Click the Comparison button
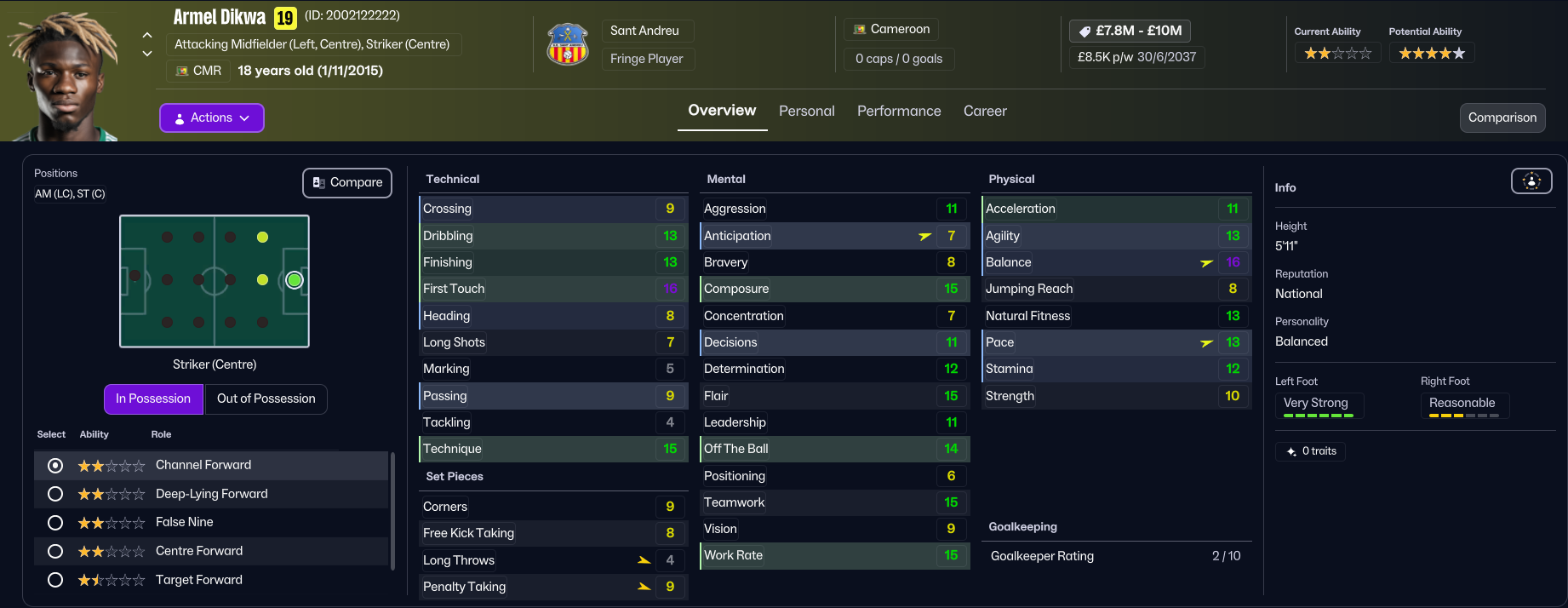The image size is (1568, 608). (1502, 118)
